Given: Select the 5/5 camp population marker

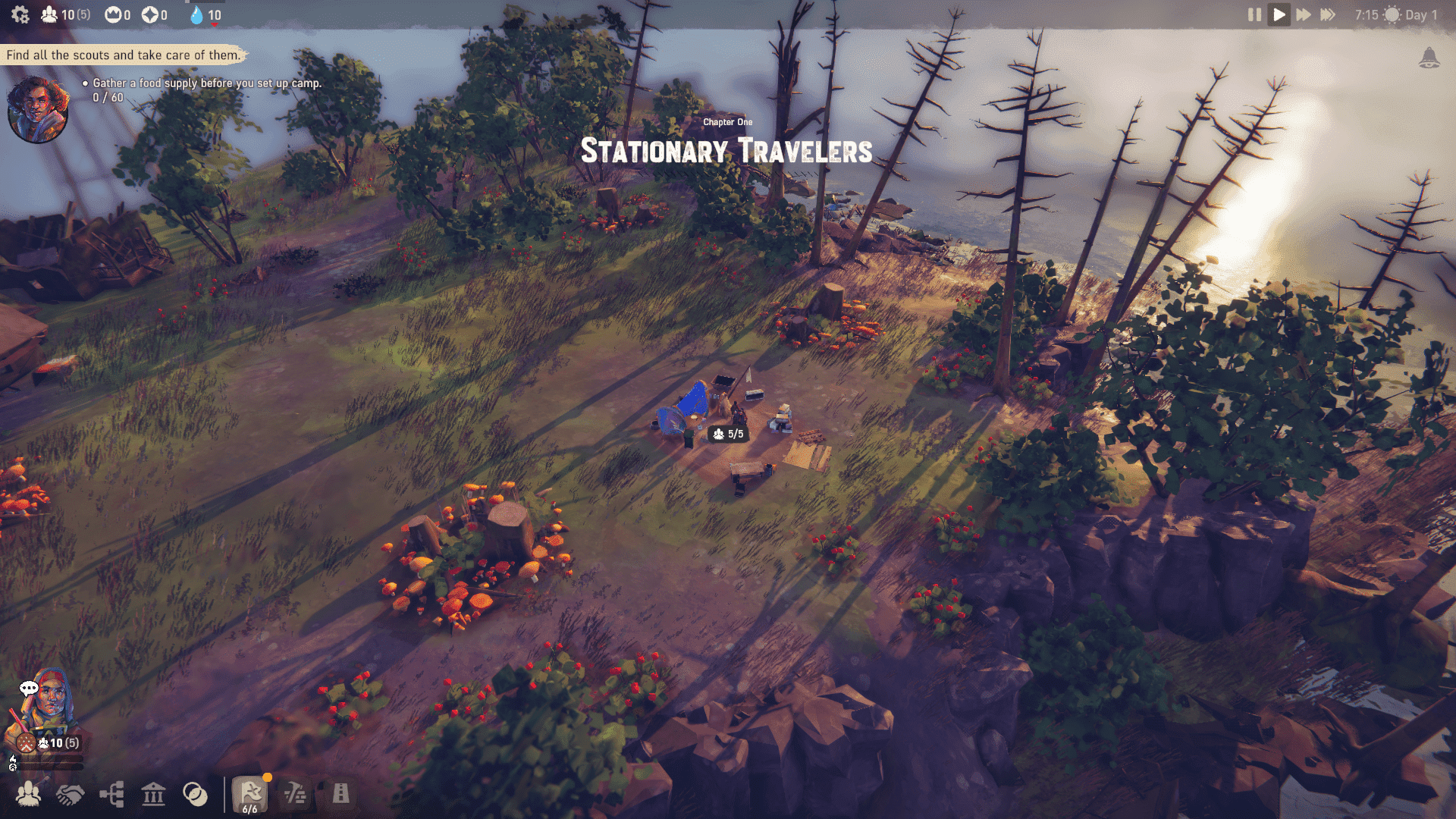Looking at the screenshot, I should [x=728, y=434].
